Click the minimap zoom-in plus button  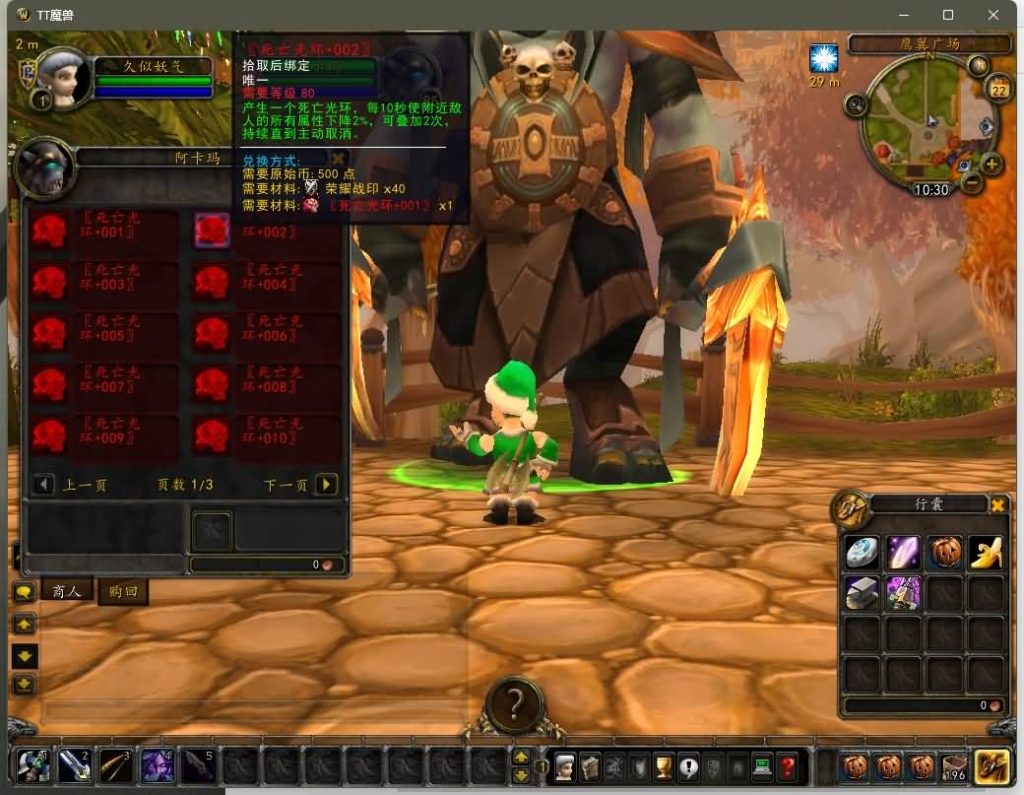pos(991,164)
